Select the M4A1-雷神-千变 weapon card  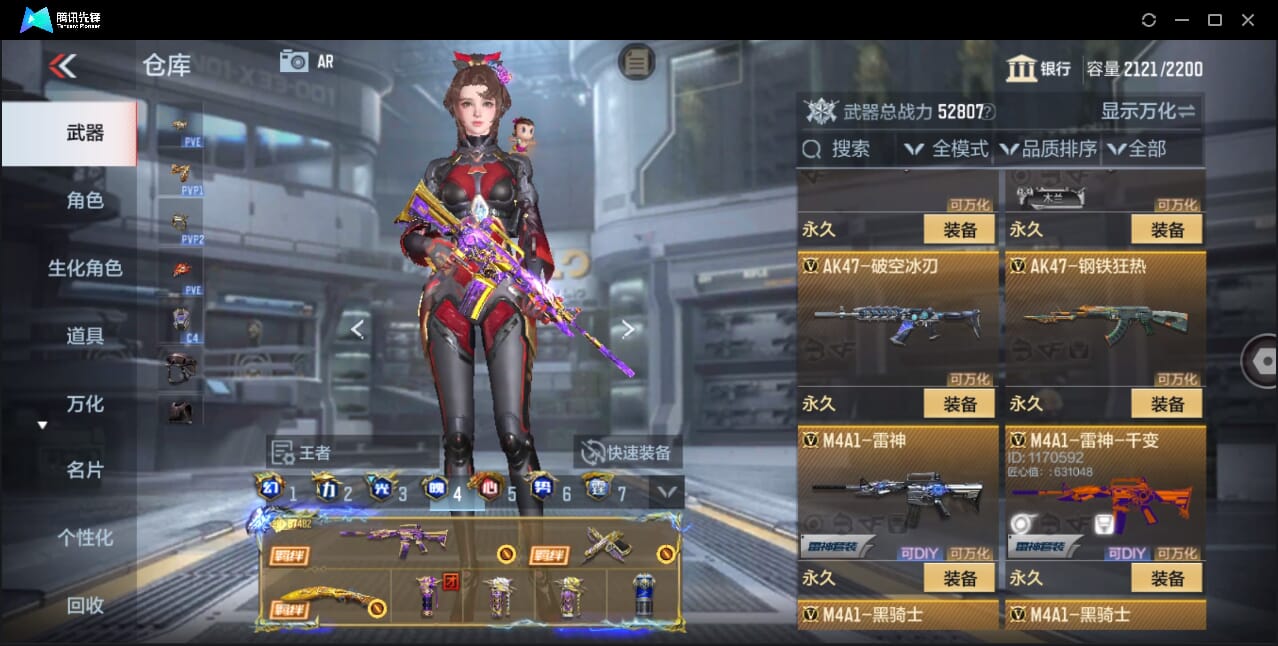(x=1104, y=492)
